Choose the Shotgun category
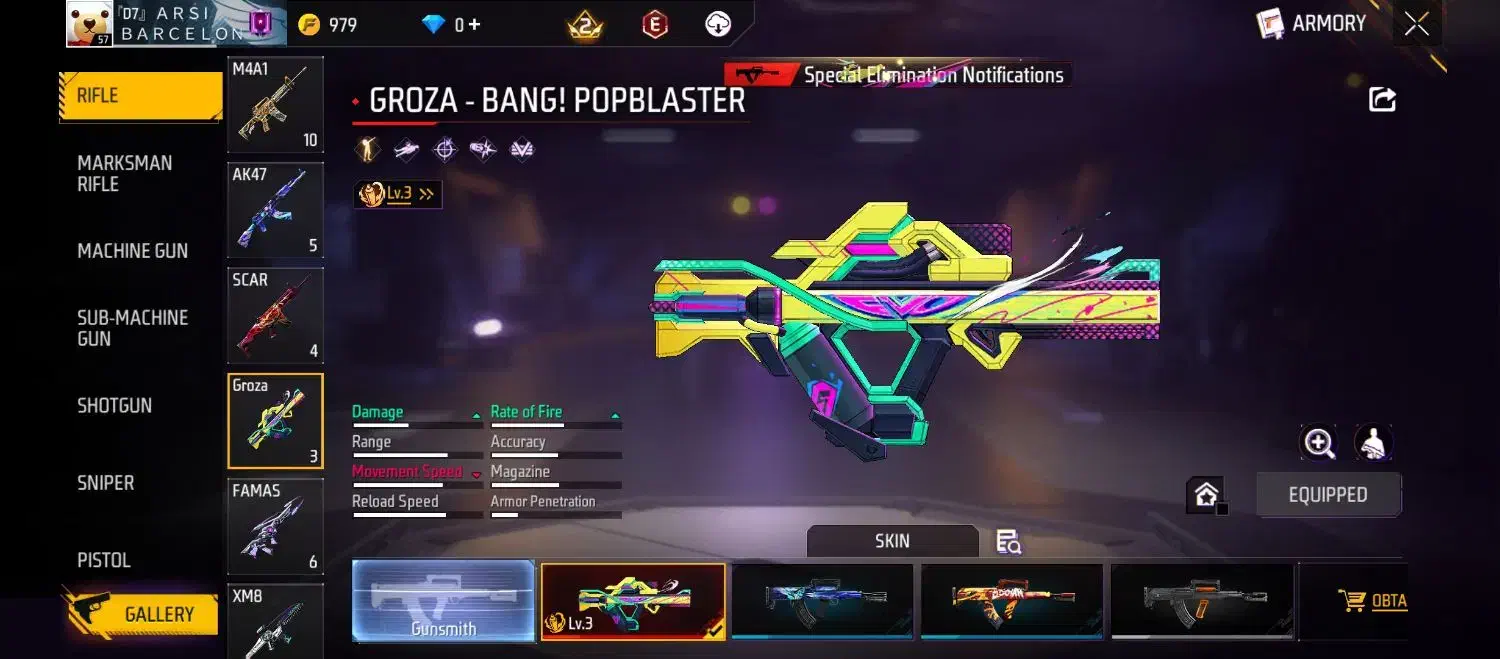 click(x=115, y=406)
